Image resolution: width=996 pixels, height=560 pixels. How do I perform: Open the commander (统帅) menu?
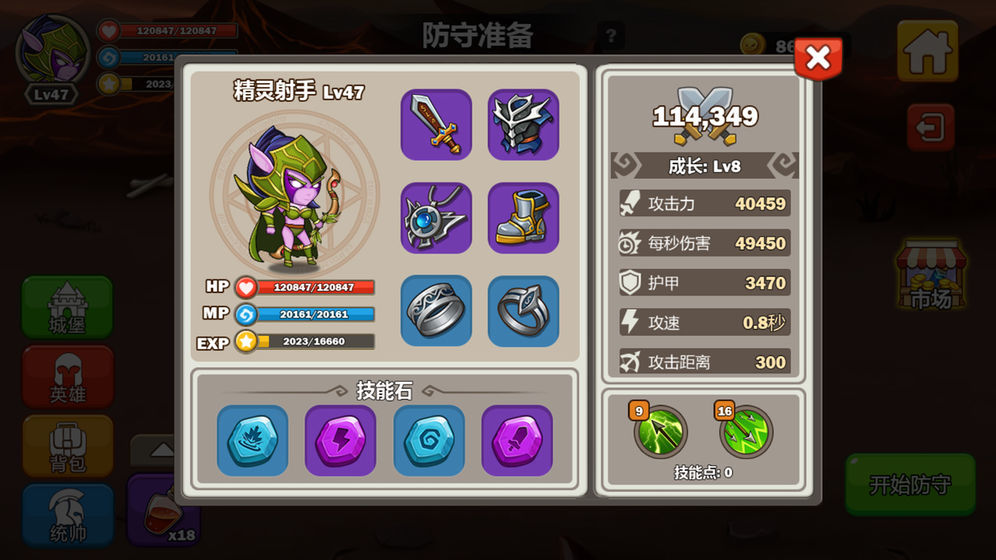coord(67,515)
